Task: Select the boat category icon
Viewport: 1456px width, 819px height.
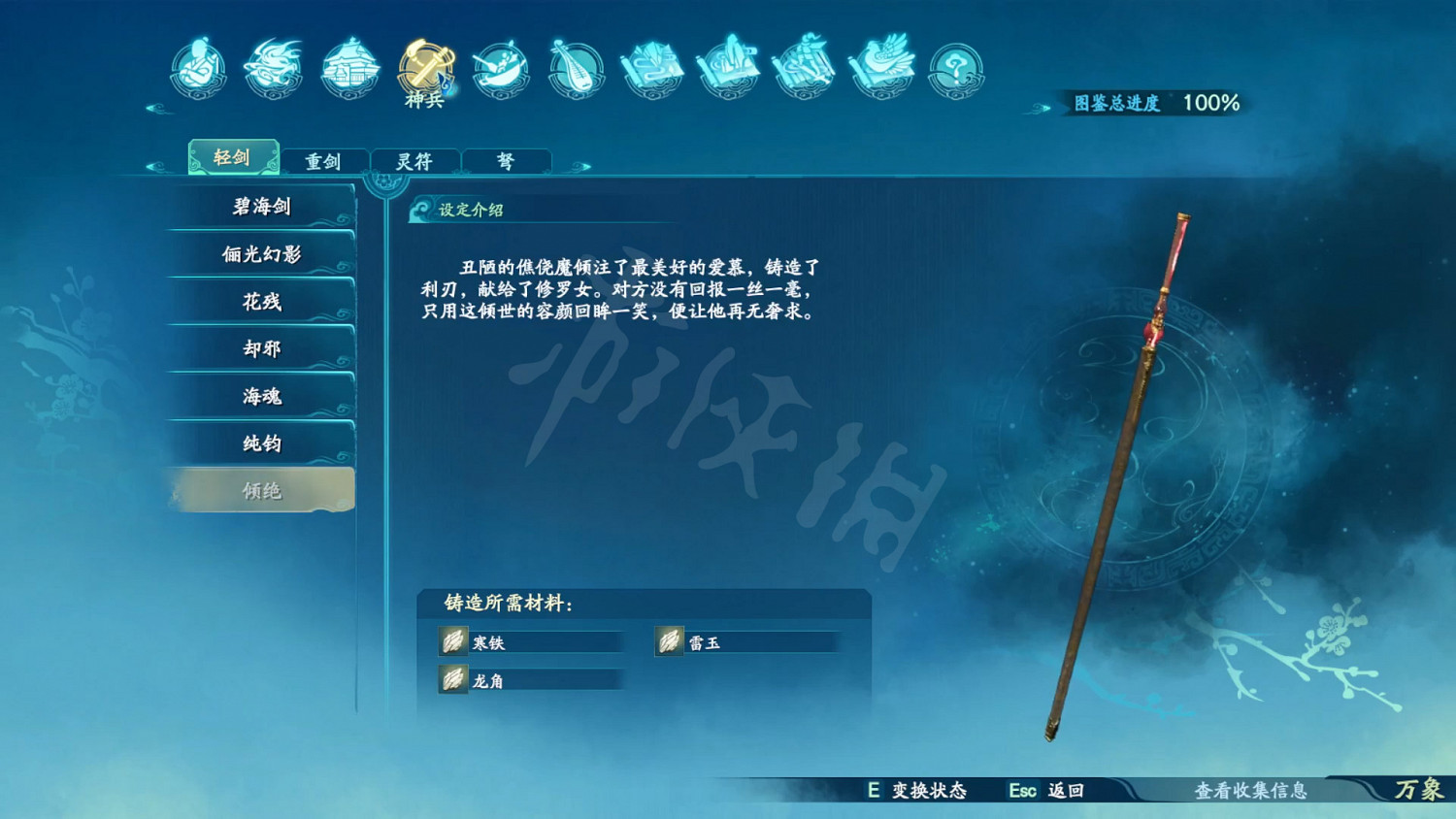Action: (x=499, y=65)
